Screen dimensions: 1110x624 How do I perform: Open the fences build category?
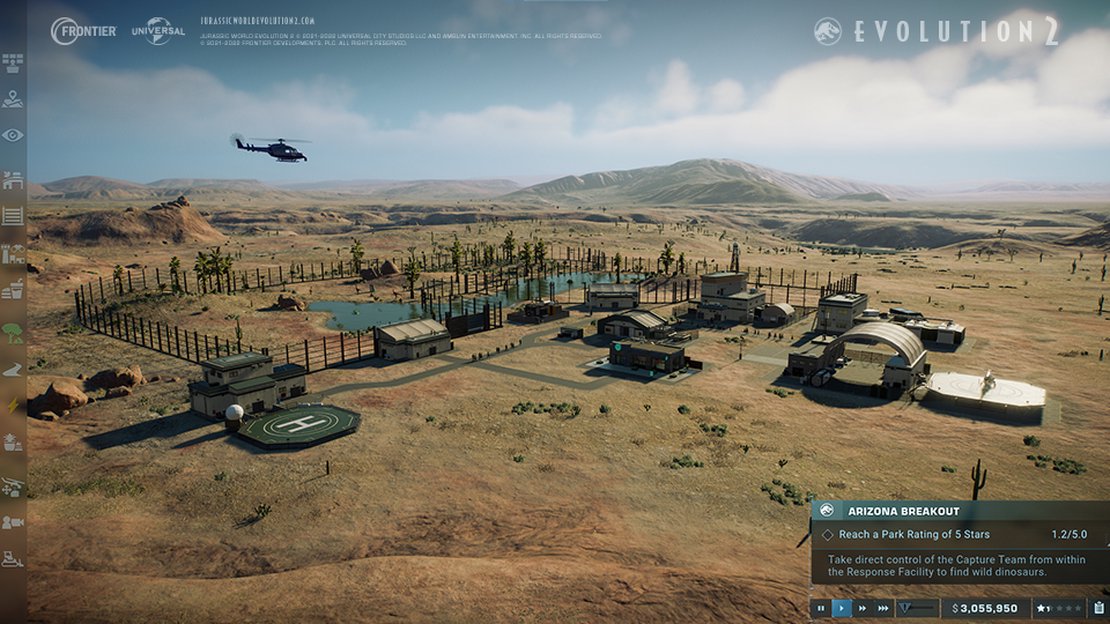pos(13,215)
